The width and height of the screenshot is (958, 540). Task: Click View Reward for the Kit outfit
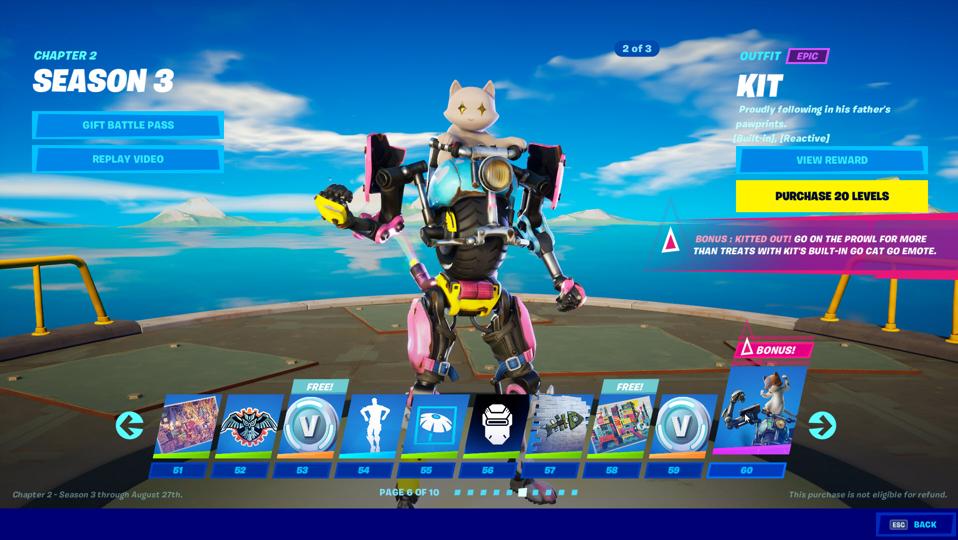(831, 160)
